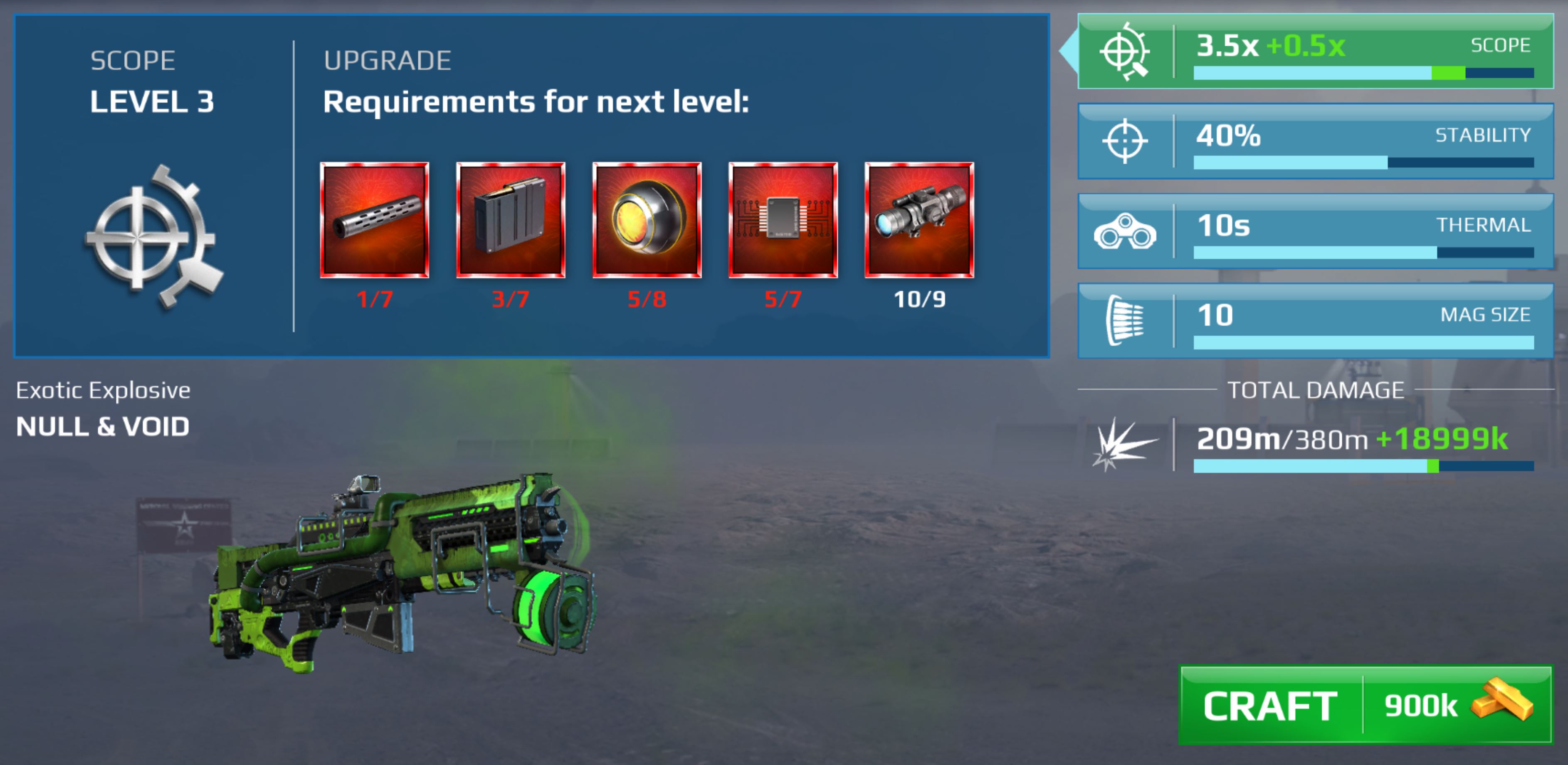
Task: Select the Stability stat row
Action: coord(1315,142)
